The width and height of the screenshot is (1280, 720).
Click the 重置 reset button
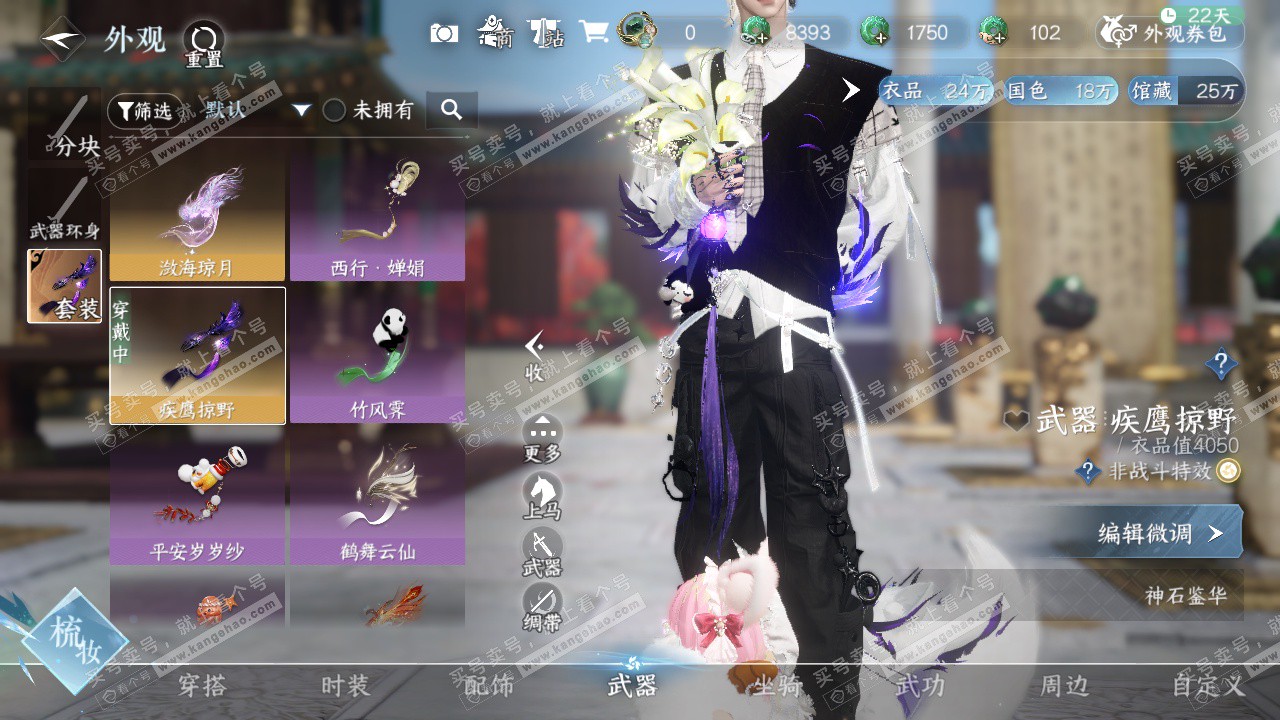(203, 44)
